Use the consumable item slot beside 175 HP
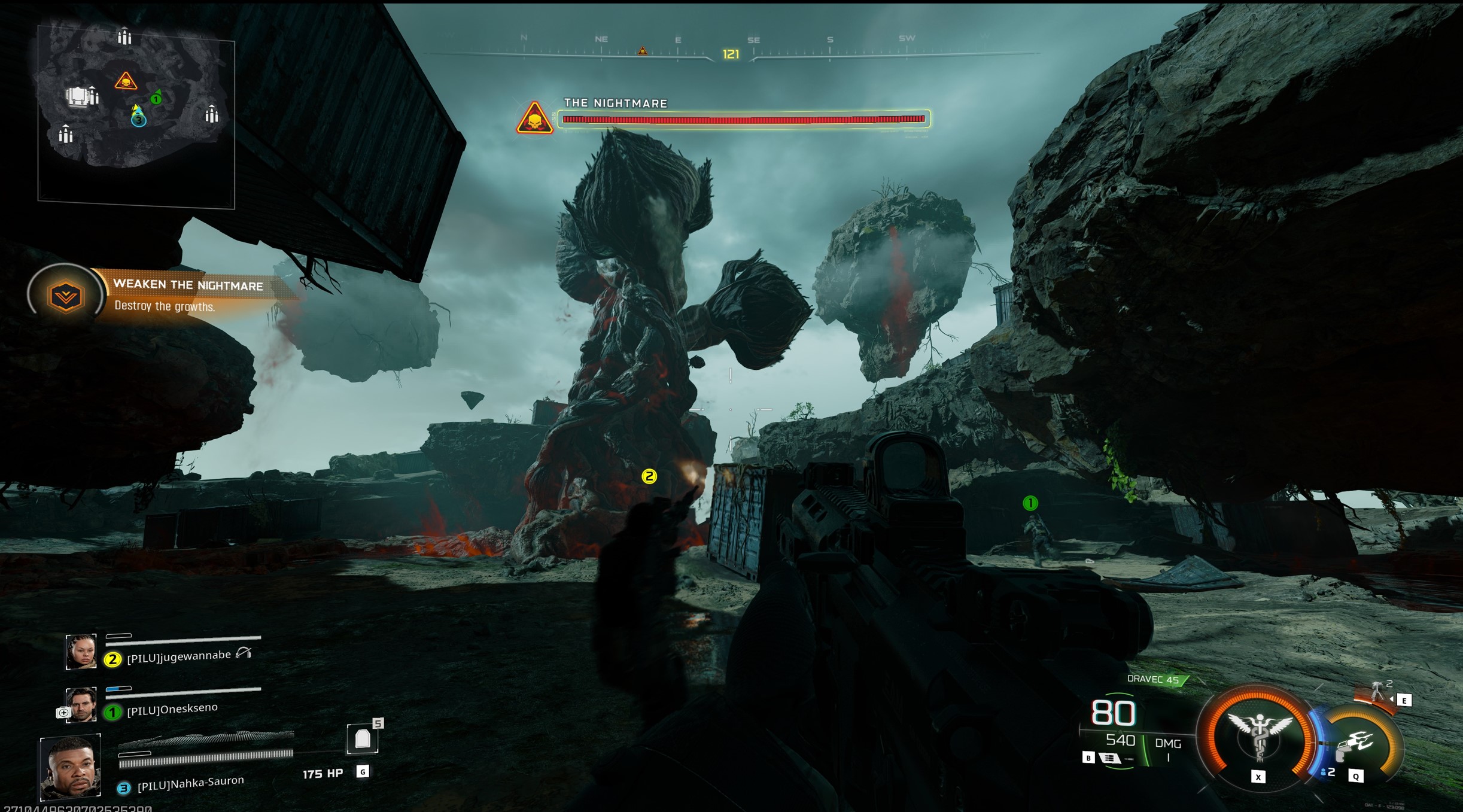 pyautogui.click(x=363, y=739)
